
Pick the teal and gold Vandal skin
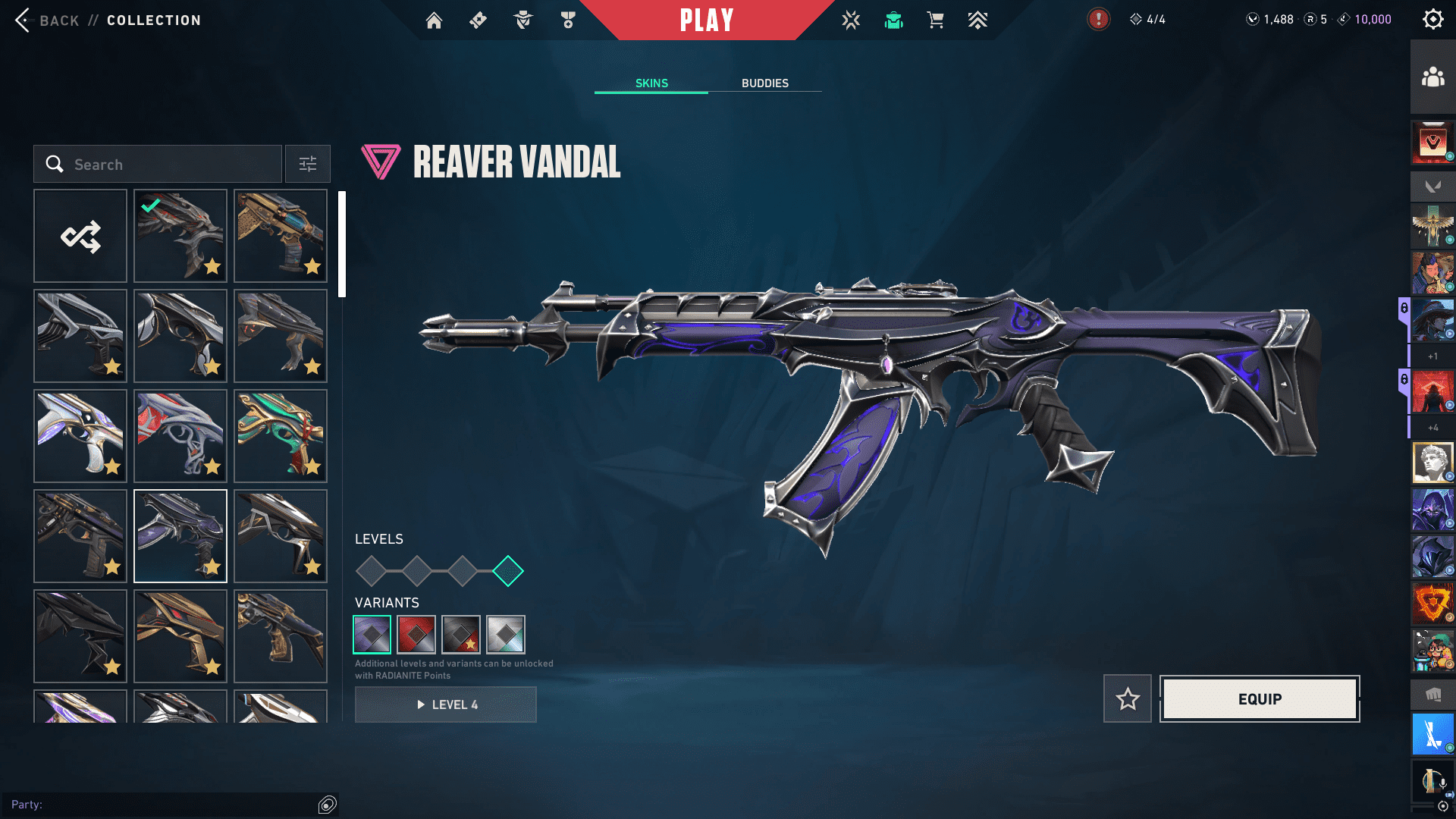click(x=281, y=436)
